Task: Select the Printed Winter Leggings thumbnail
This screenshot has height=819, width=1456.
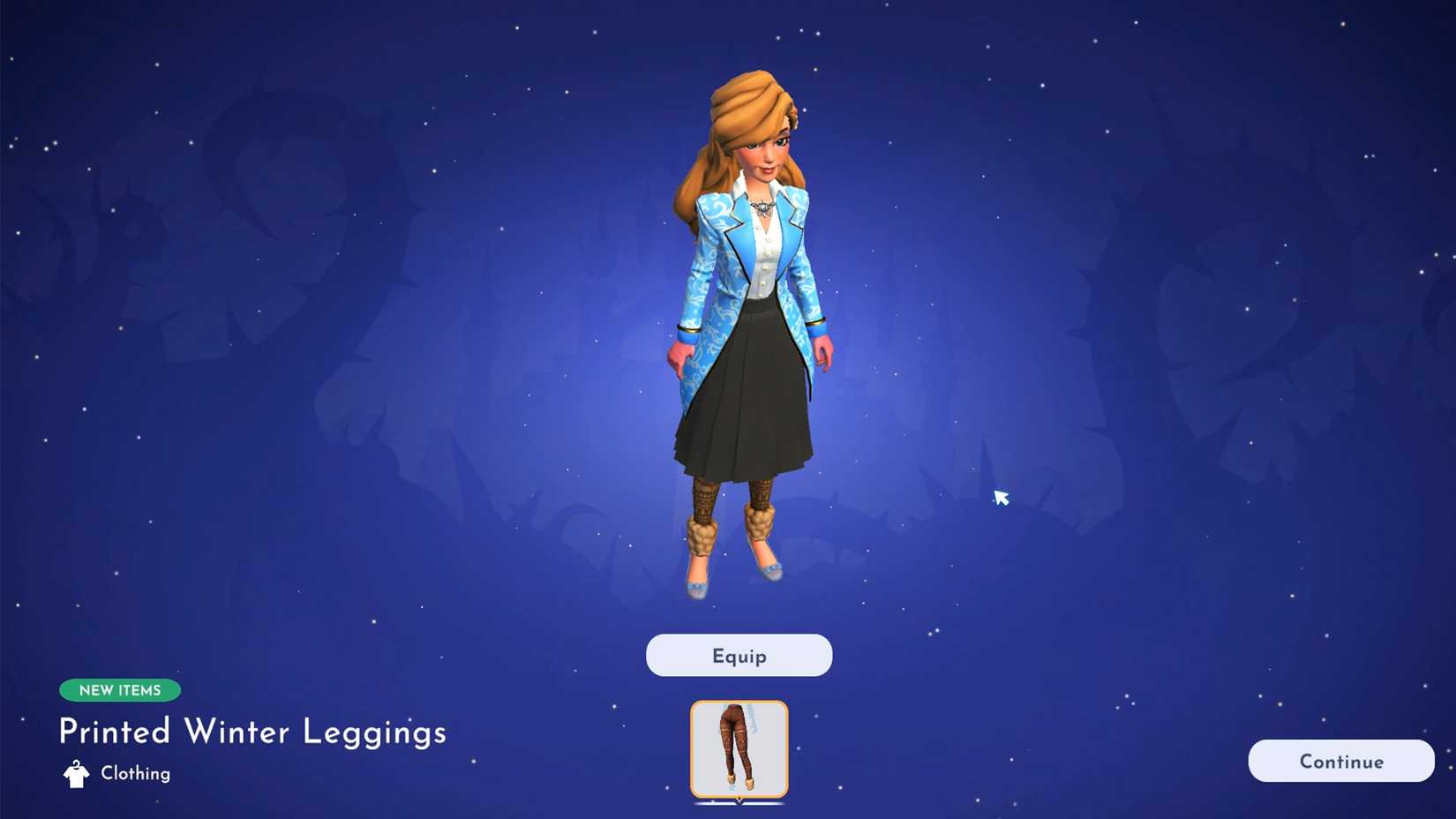Action: point(739,748)
